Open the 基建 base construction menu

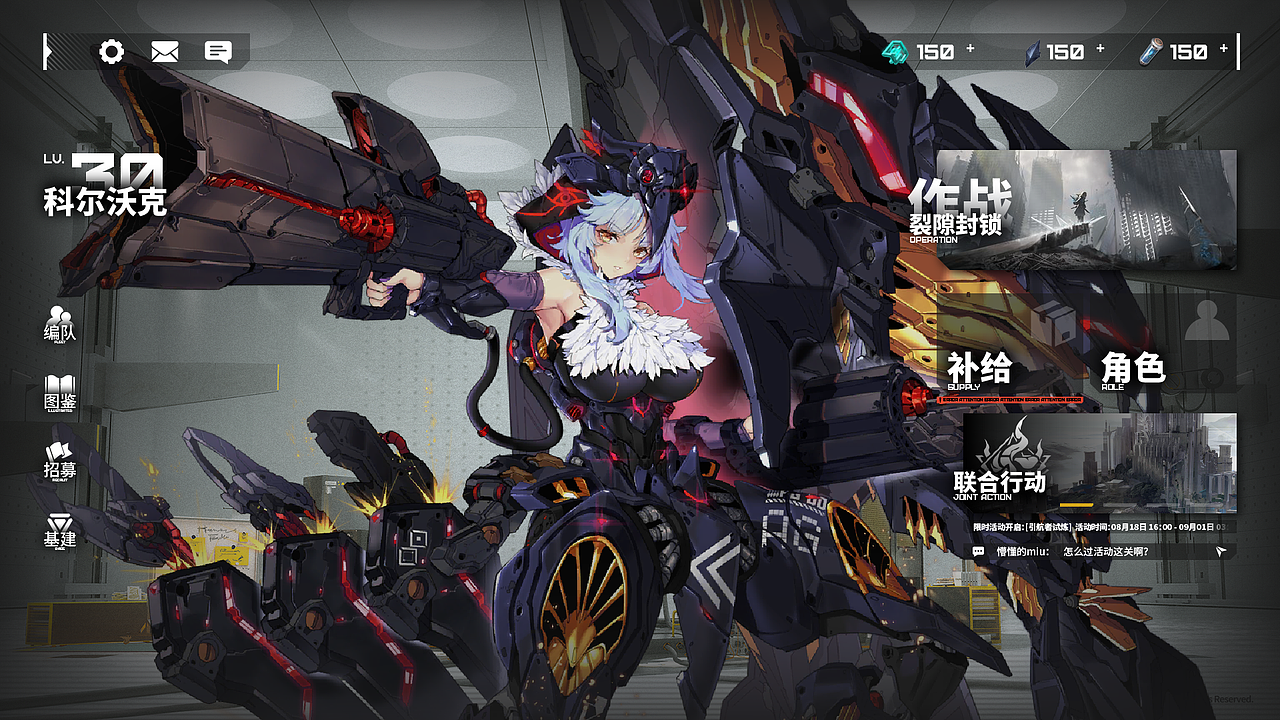(x=60, y=532)
